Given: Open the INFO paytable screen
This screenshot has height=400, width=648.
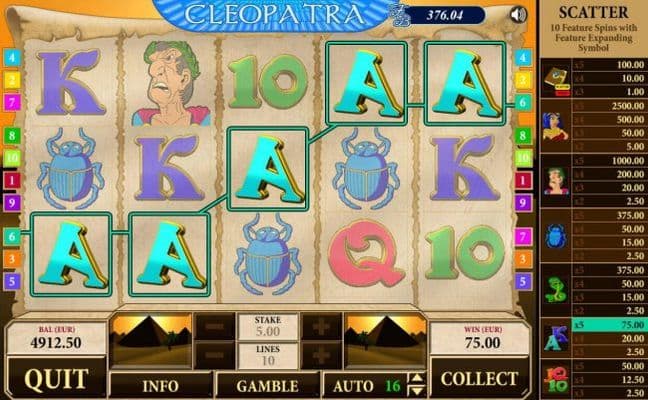Looking at the screenshot, I should tap(159, 383).
